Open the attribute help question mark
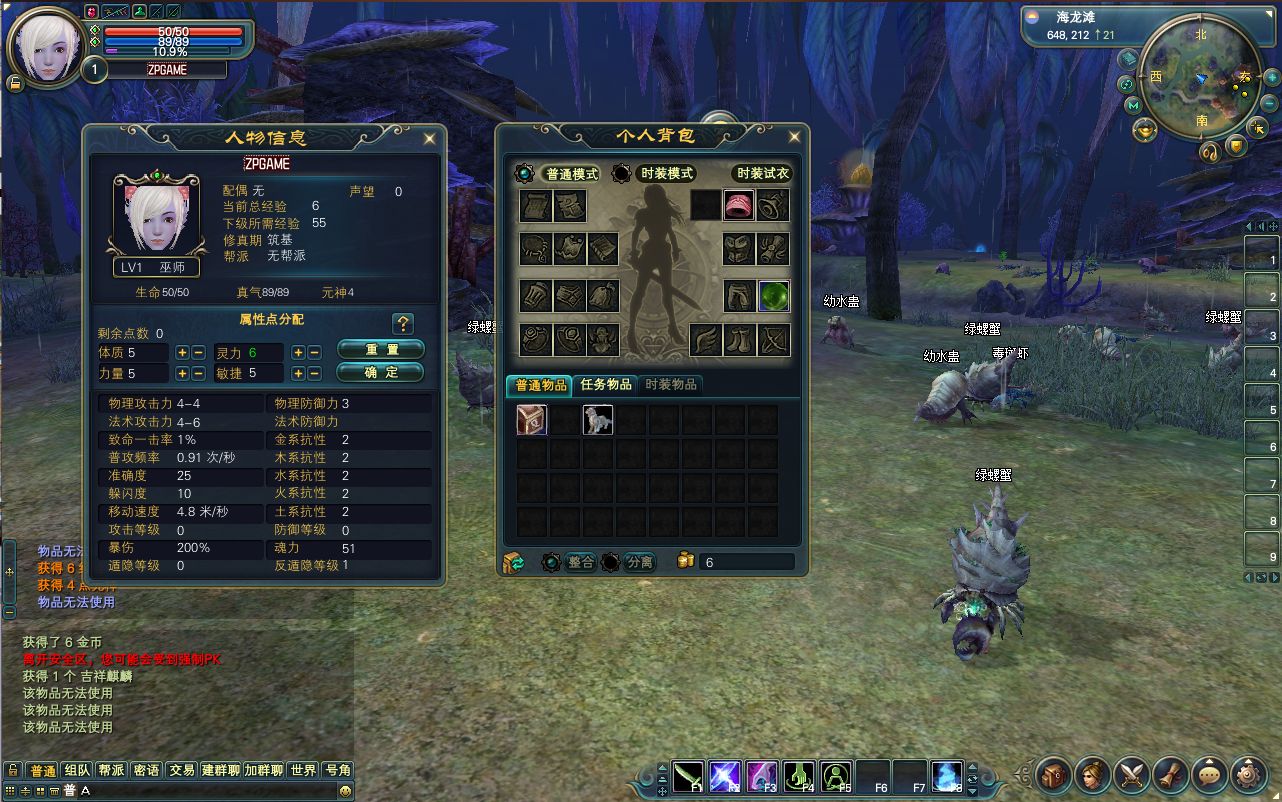 403,323
